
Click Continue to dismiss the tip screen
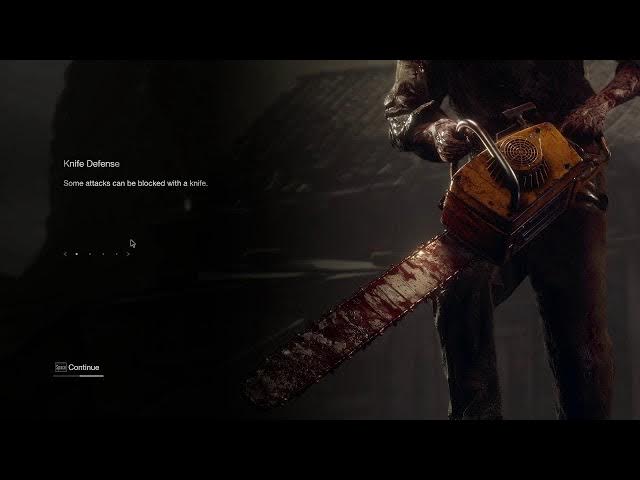(83, 367)
